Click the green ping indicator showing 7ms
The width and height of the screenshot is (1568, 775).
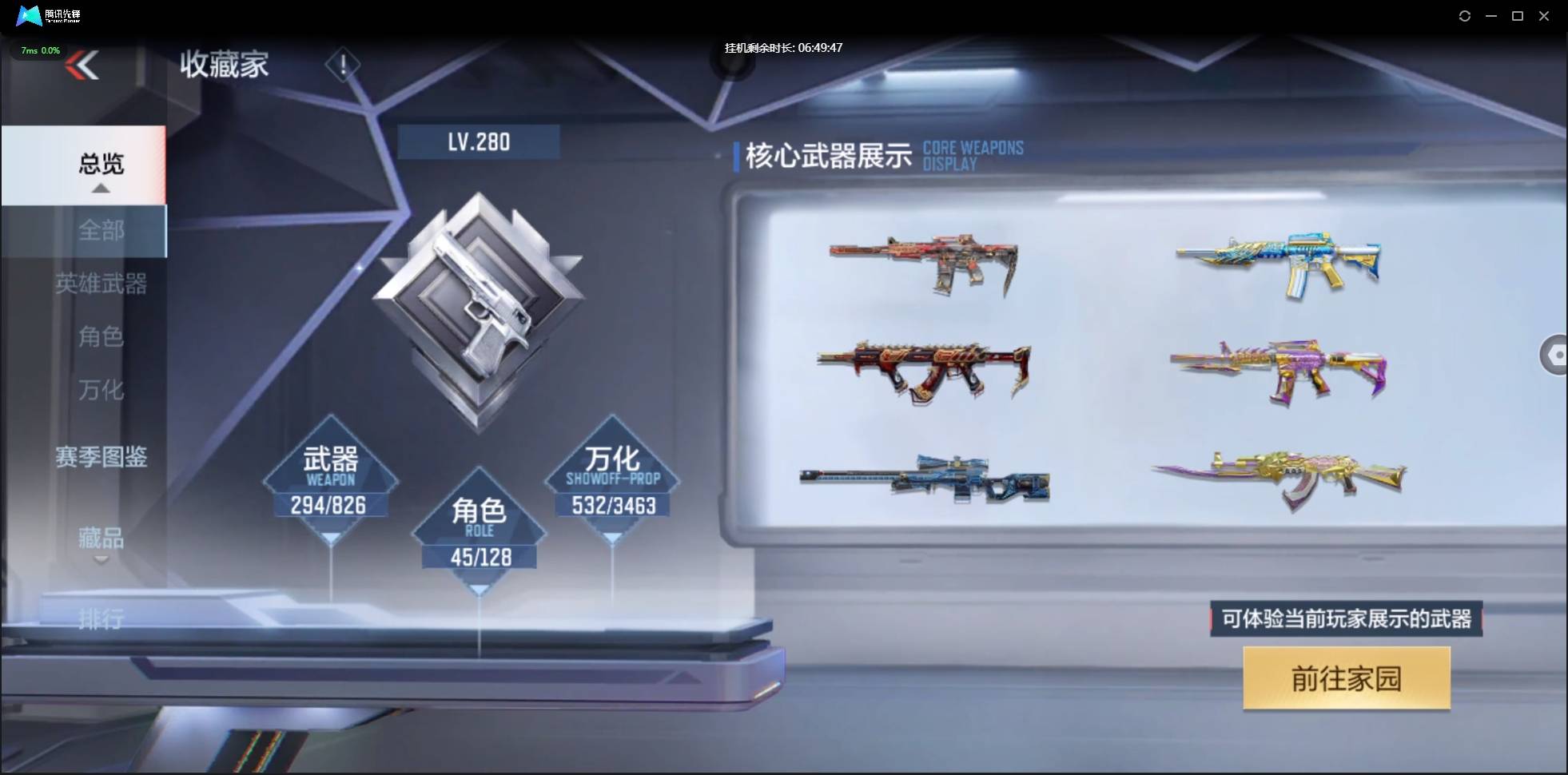pos(39,50)
